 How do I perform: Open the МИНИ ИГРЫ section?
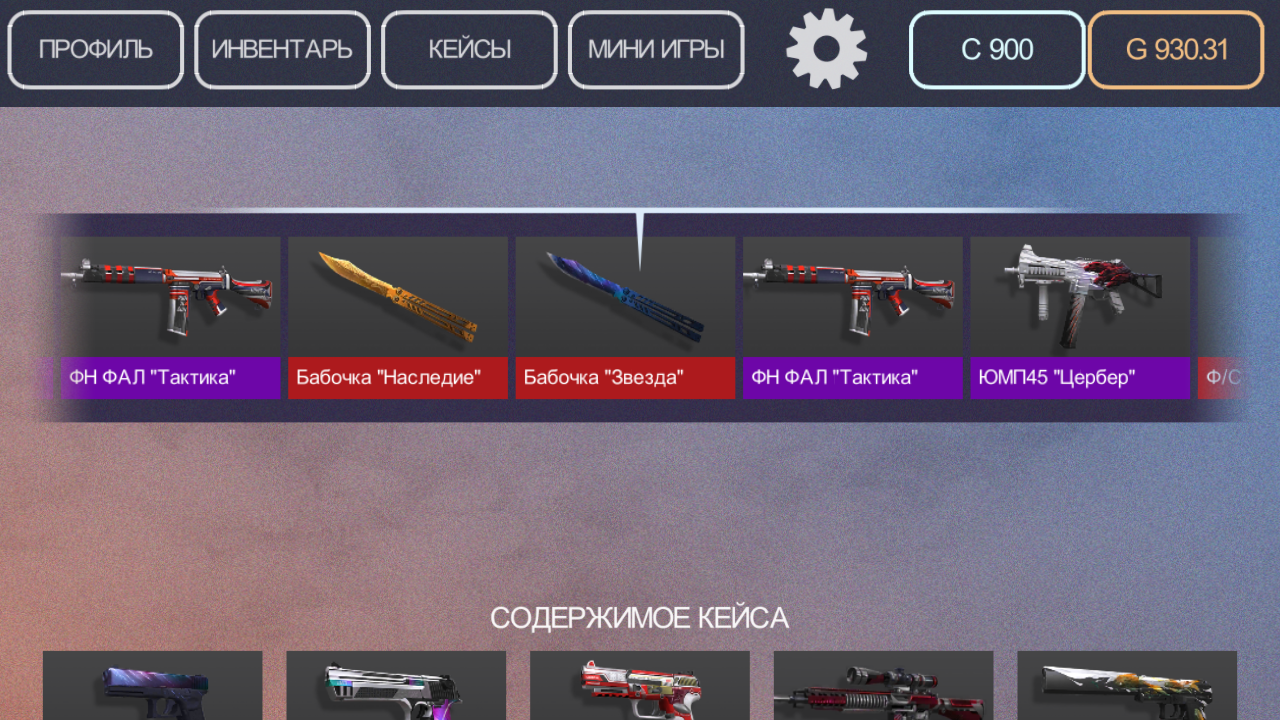click(x=656, y=49)
